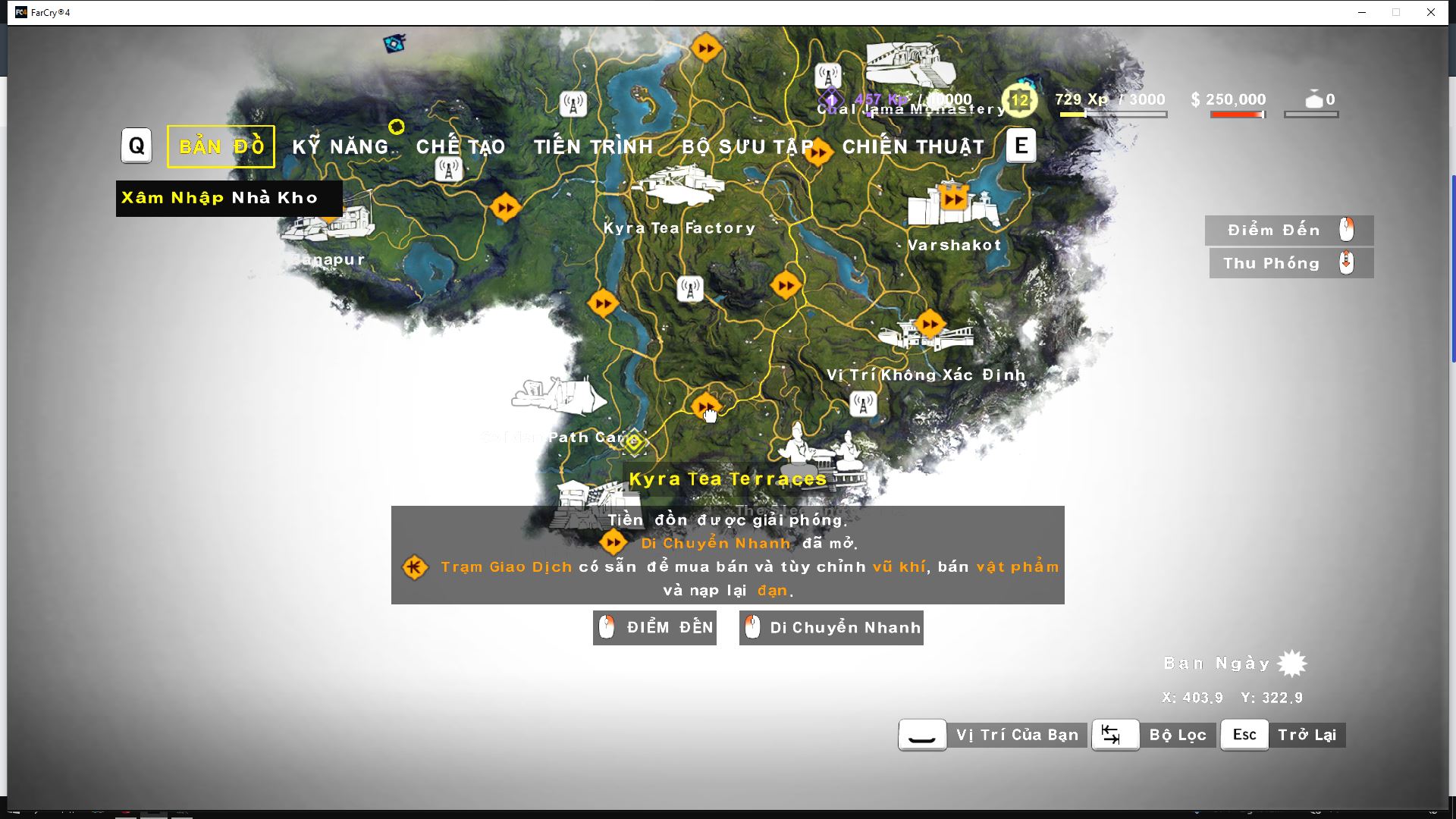Click the Trạm Giao Dịch icon in the liberation message
Image resolution: width=1456 pixels, height=819 pixels.
[x=416, y=567]
